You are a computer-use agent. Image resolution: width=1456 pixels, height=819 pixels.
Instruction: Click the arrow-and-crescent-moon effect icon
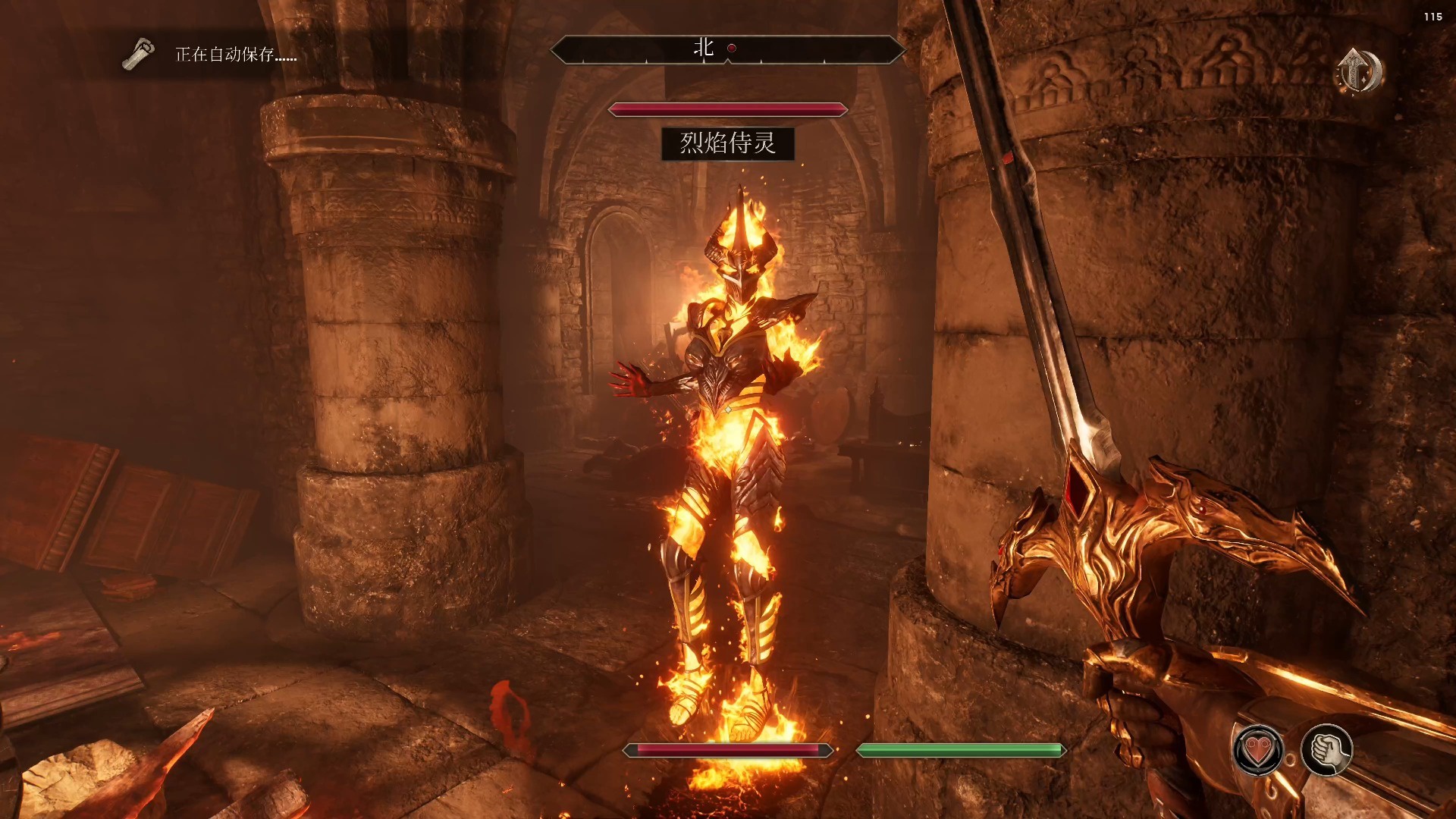(1358, 71)
